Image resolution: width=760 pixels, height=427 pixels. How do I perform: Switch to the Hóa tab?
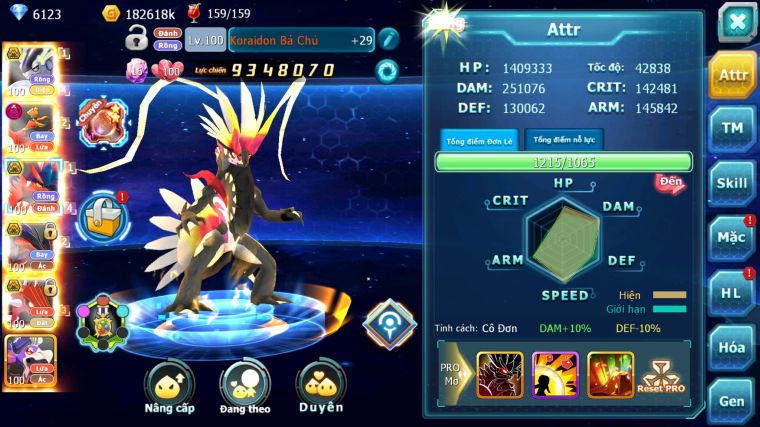(x=731, y=347)
